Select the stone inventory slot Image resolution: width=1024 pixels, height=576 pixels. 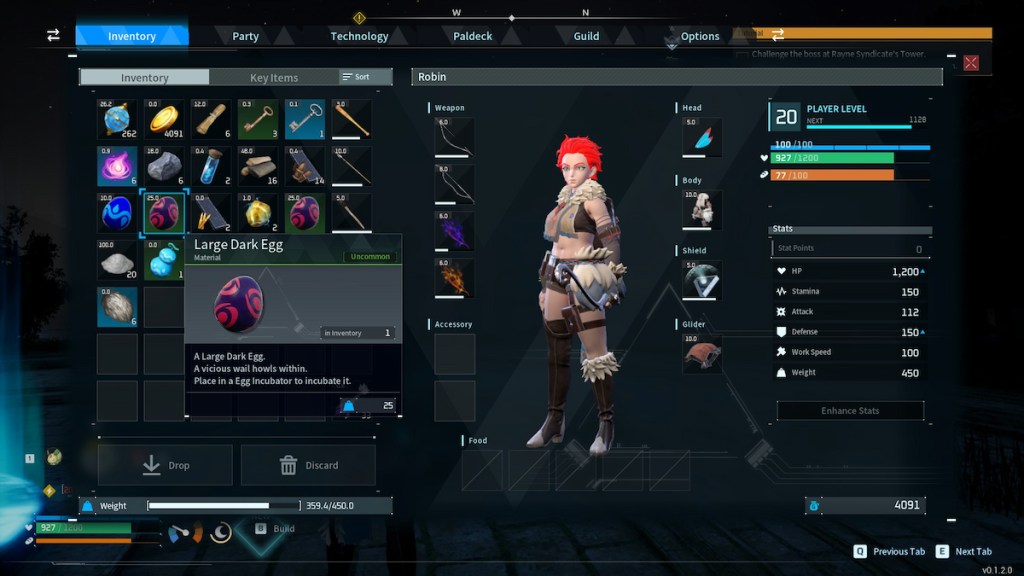(164, 166)
